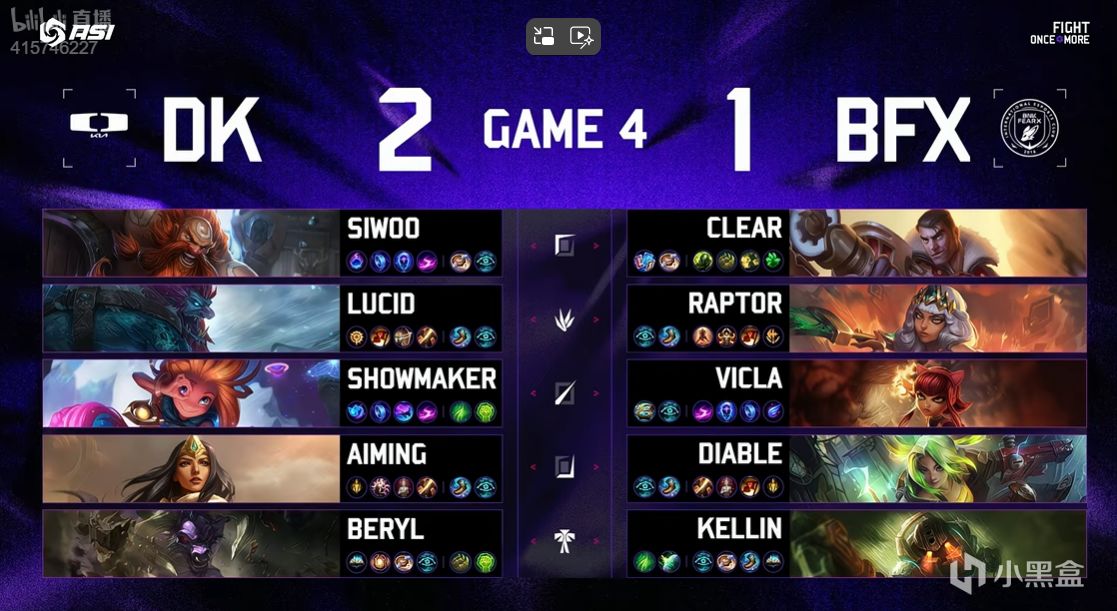This screenshot has height=611, width=1117.
Task: Select LUCID's player row
Action: (272, 318)
